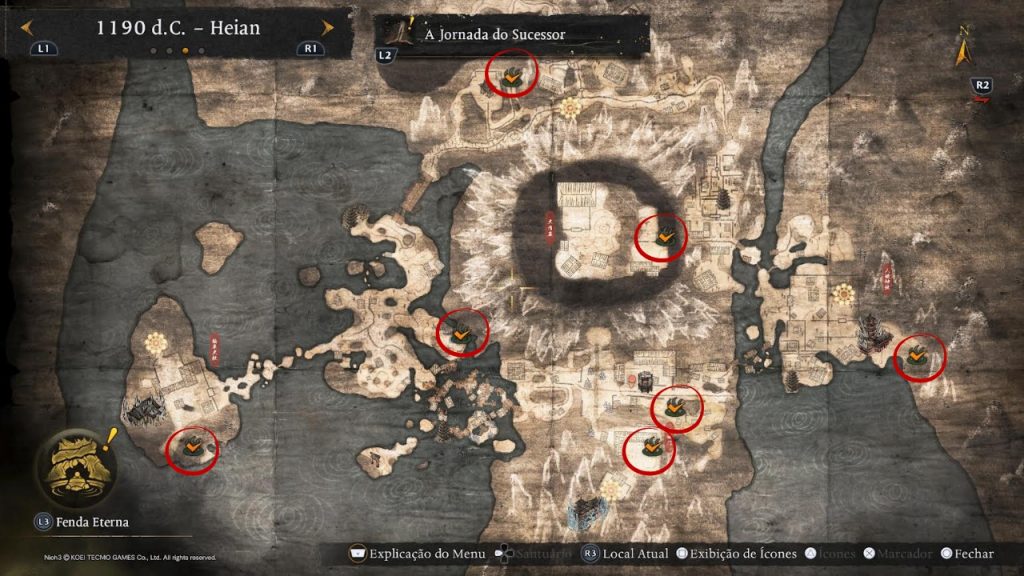Image resolution: width=1024 pixels, height=576 pixels.
Task: Open the A Jornada do Sucessor quest tracker
Action: click(494, 34)
